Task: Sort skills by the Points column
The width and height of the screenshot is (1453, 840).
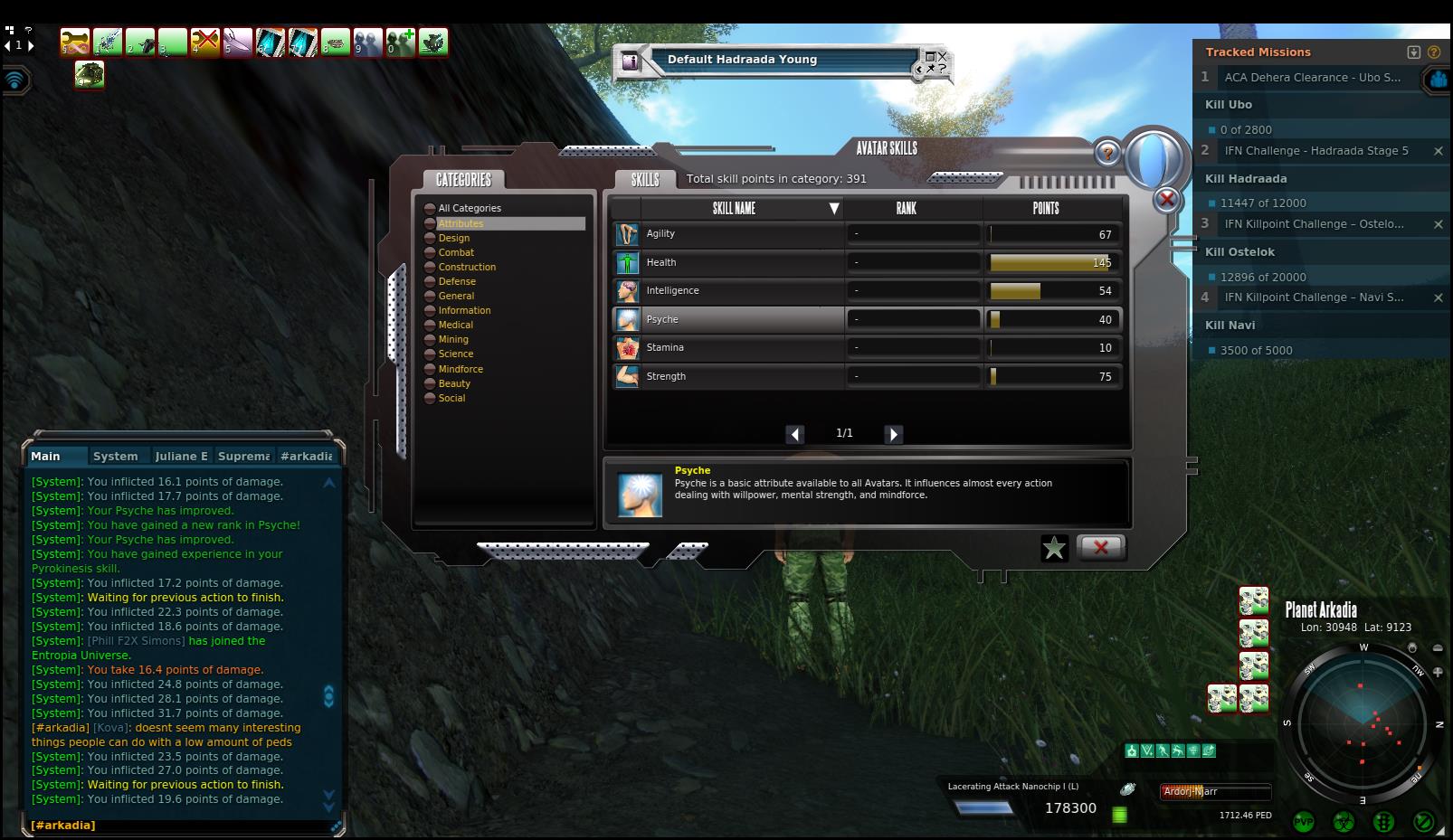Action: (1046, 208)
